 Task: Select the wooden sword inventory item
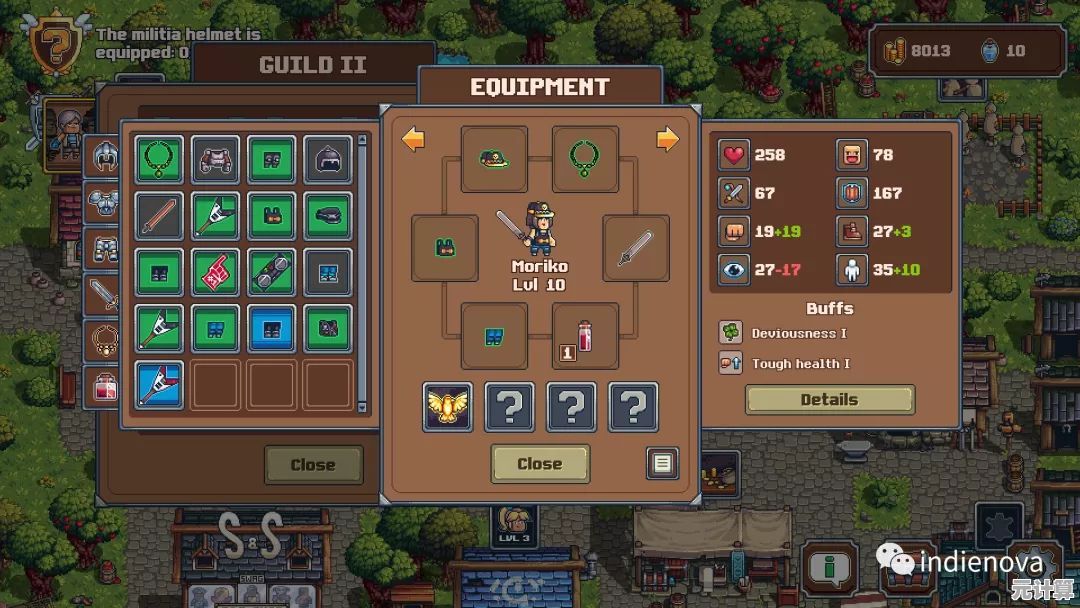[159, 215]
